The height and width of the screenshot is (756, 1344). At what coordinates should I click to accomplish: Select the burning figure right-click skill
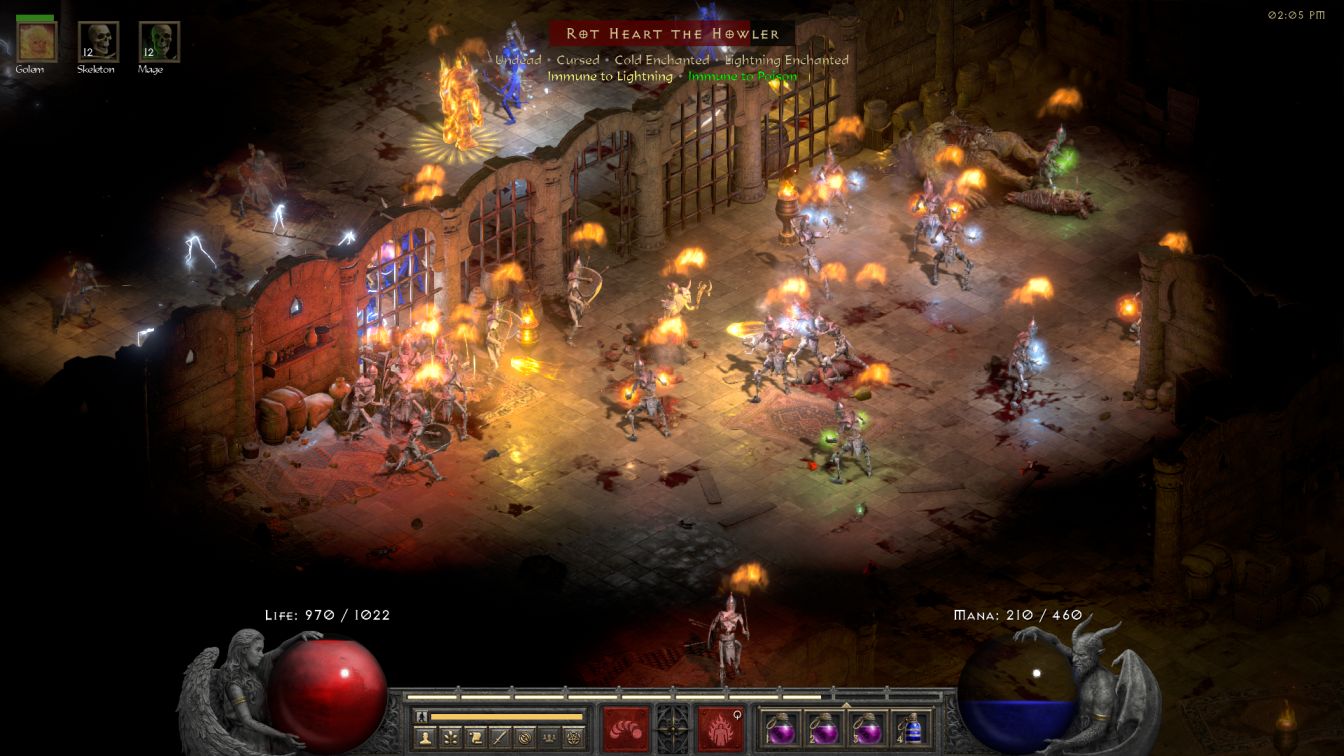click(x=720, y=728)
